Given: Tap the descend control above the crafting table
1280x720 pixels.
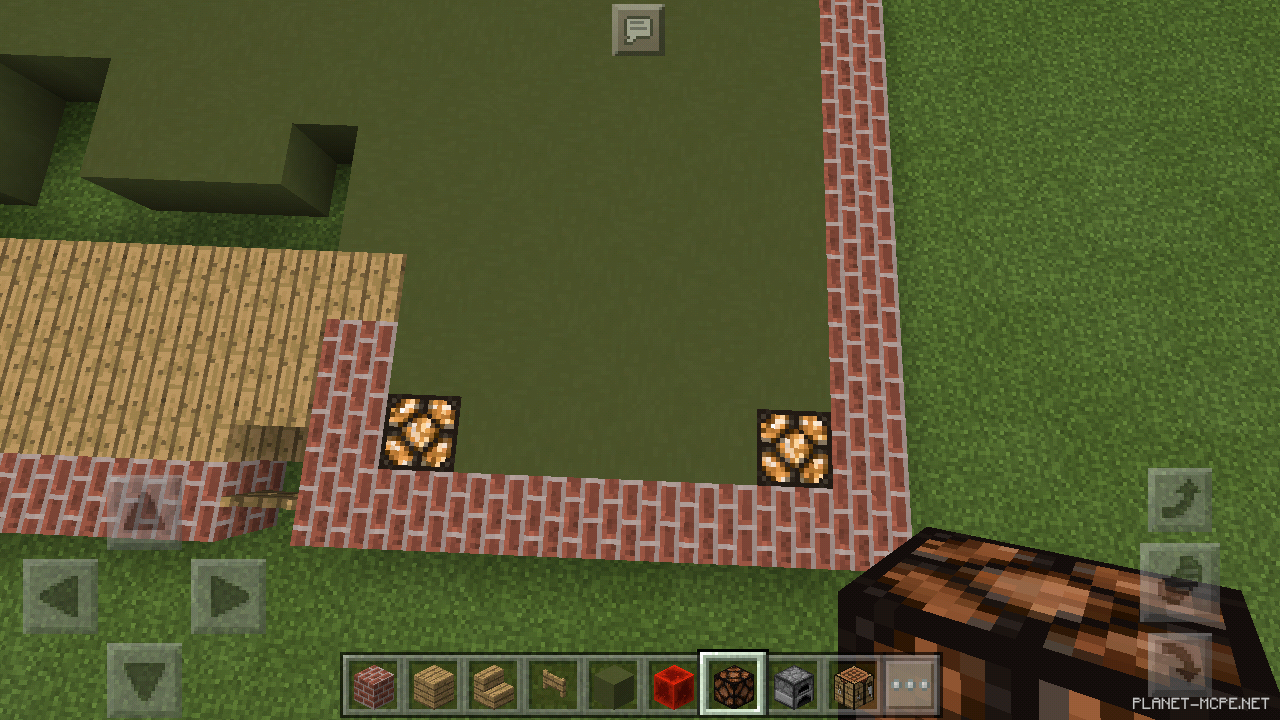Looking at the screenshot, I should click(x=1180, y=500).
